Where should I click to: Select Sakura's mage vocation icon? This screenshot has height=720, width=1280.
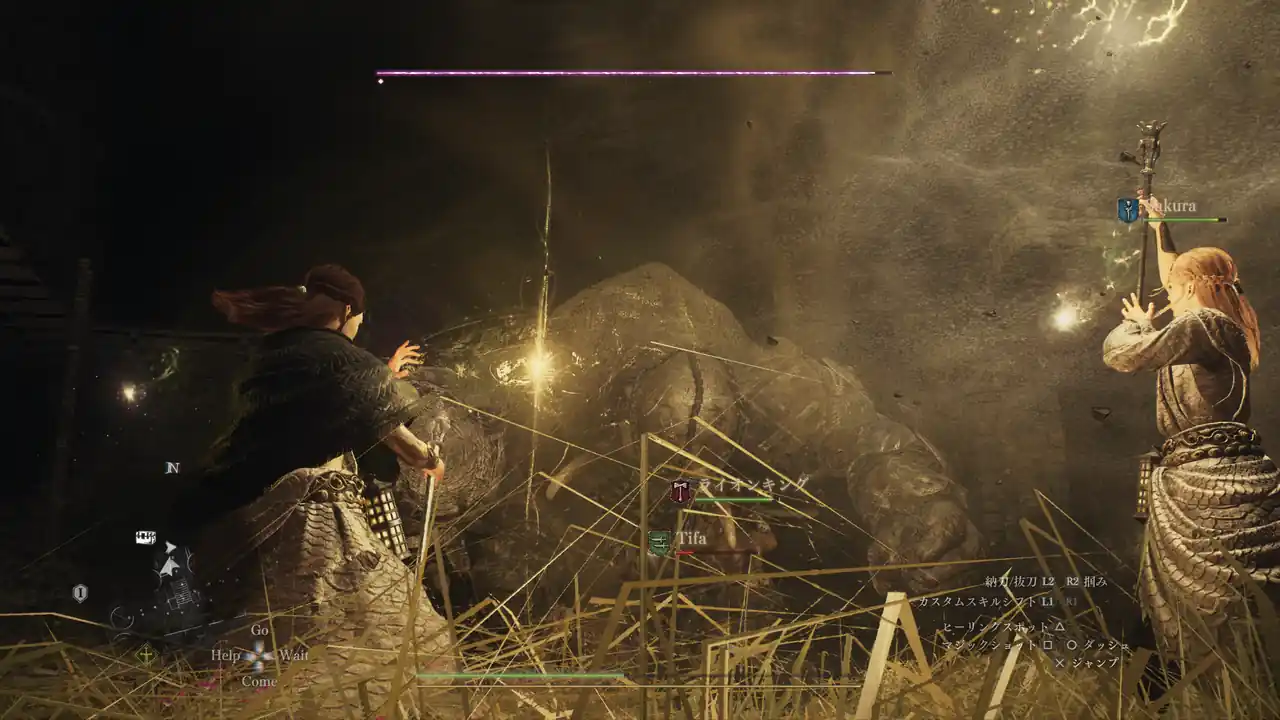(x=1128, y=210)
